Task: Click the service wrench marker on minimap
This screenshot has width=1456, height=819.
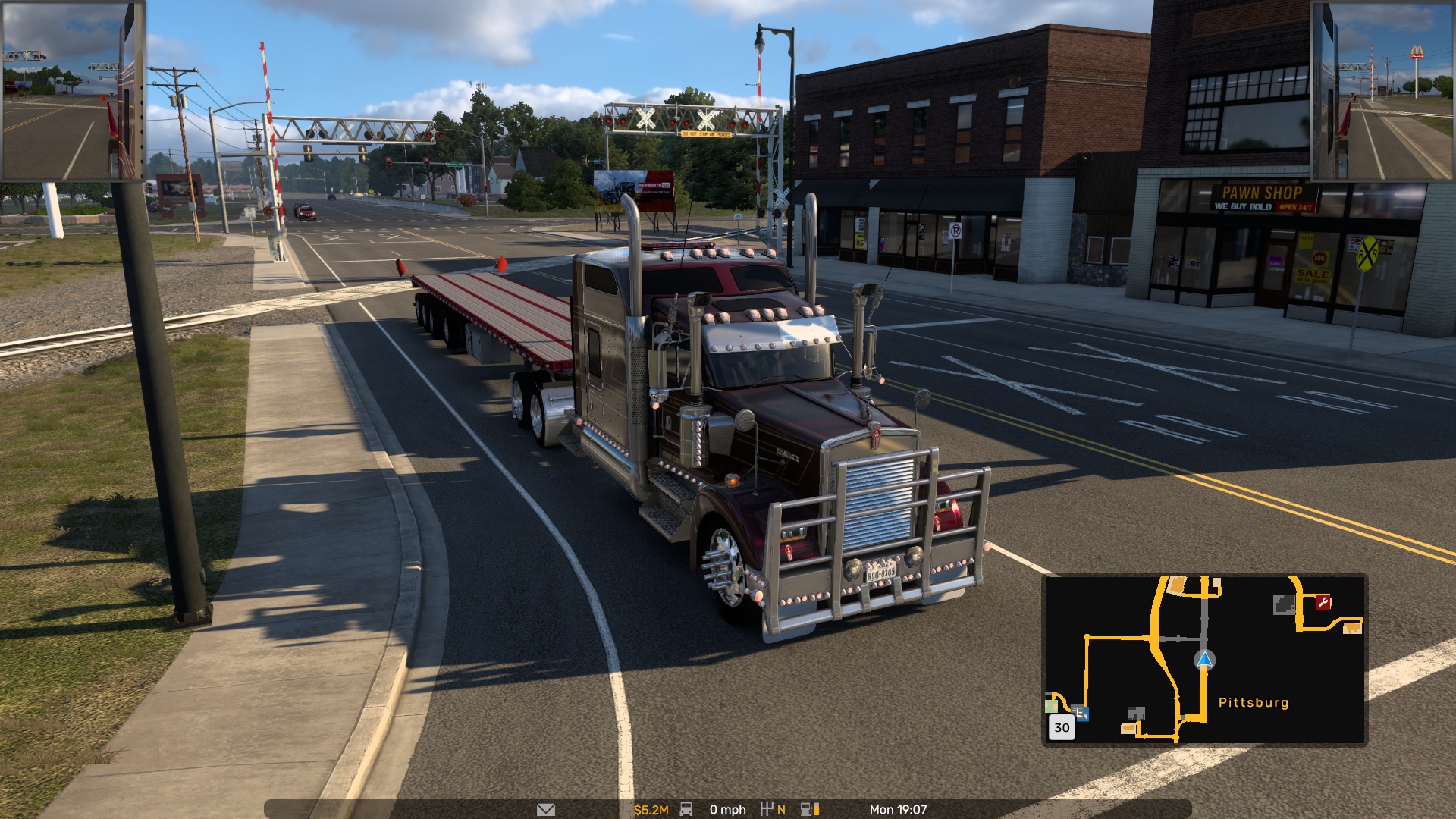Action: click(1323, 603)
